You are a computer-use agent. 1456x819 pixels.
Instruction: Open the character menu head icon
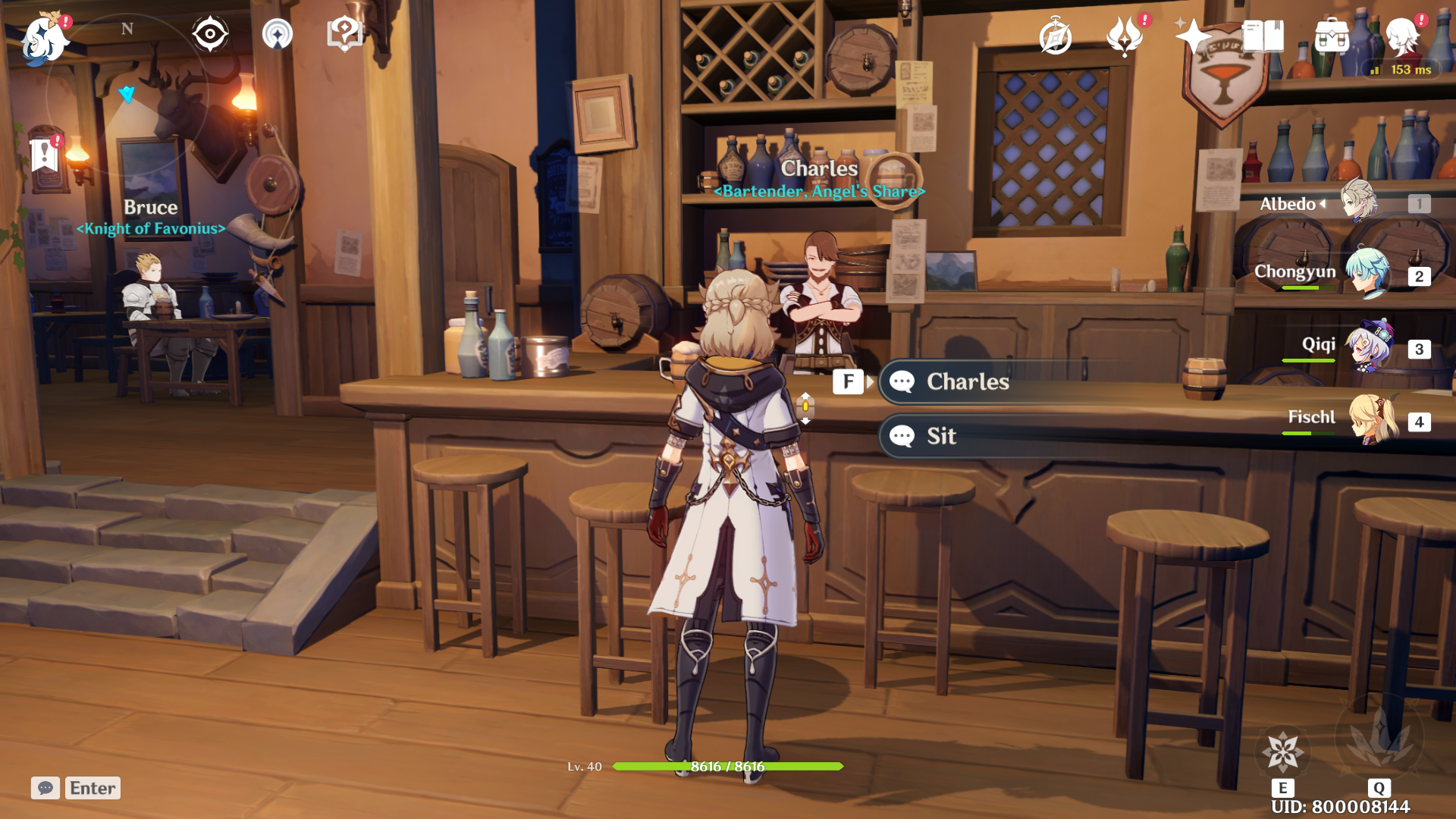1402,36
